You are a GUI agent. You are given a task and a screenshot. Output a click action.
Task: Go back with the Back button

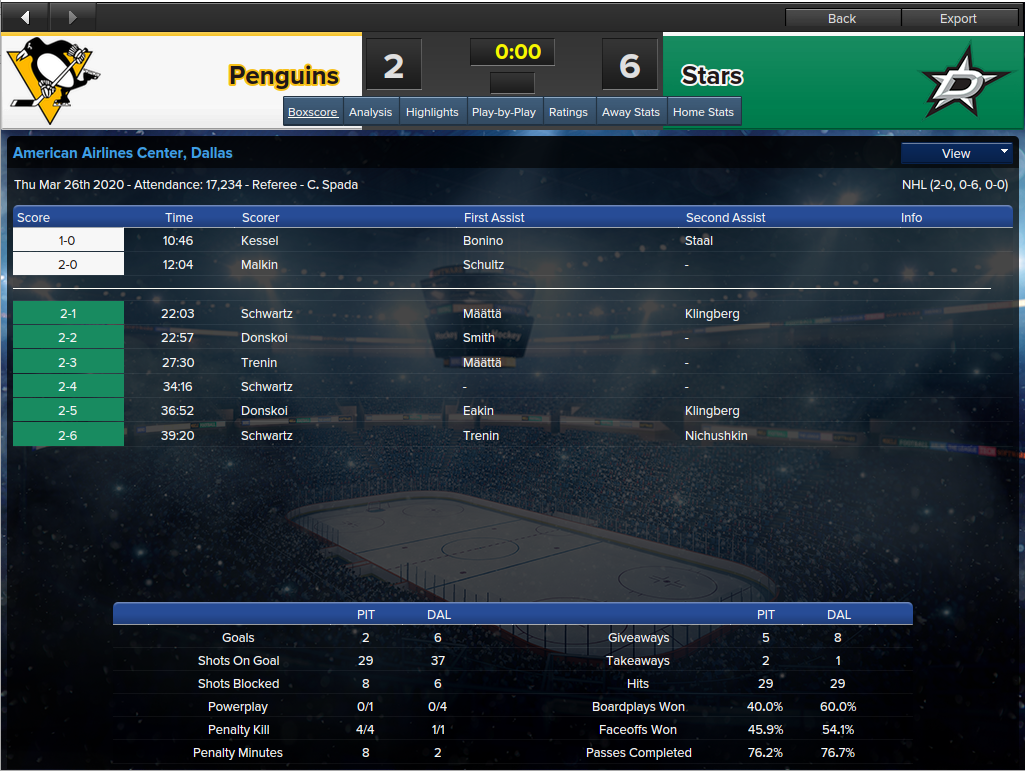[842, 18]
